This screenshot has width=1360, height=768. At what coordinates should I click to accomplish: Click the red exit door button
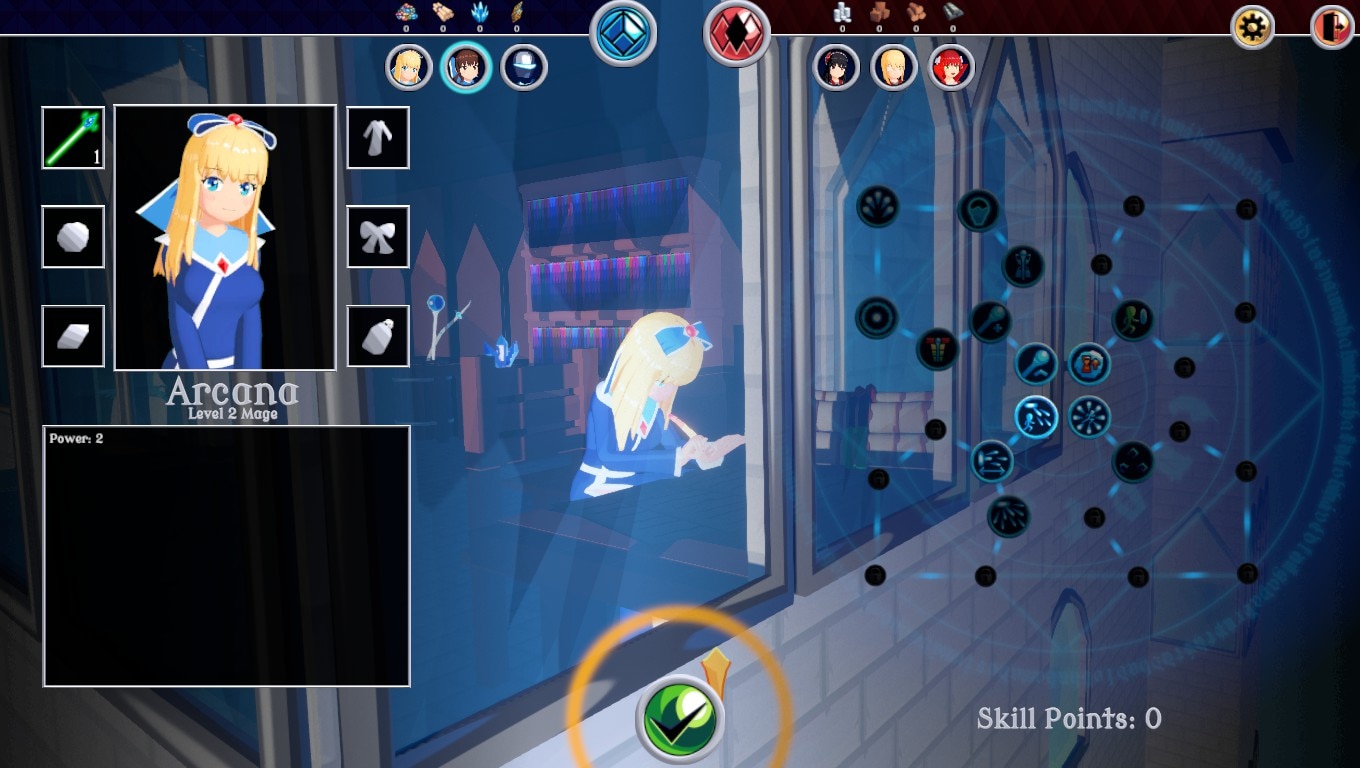1331,27
